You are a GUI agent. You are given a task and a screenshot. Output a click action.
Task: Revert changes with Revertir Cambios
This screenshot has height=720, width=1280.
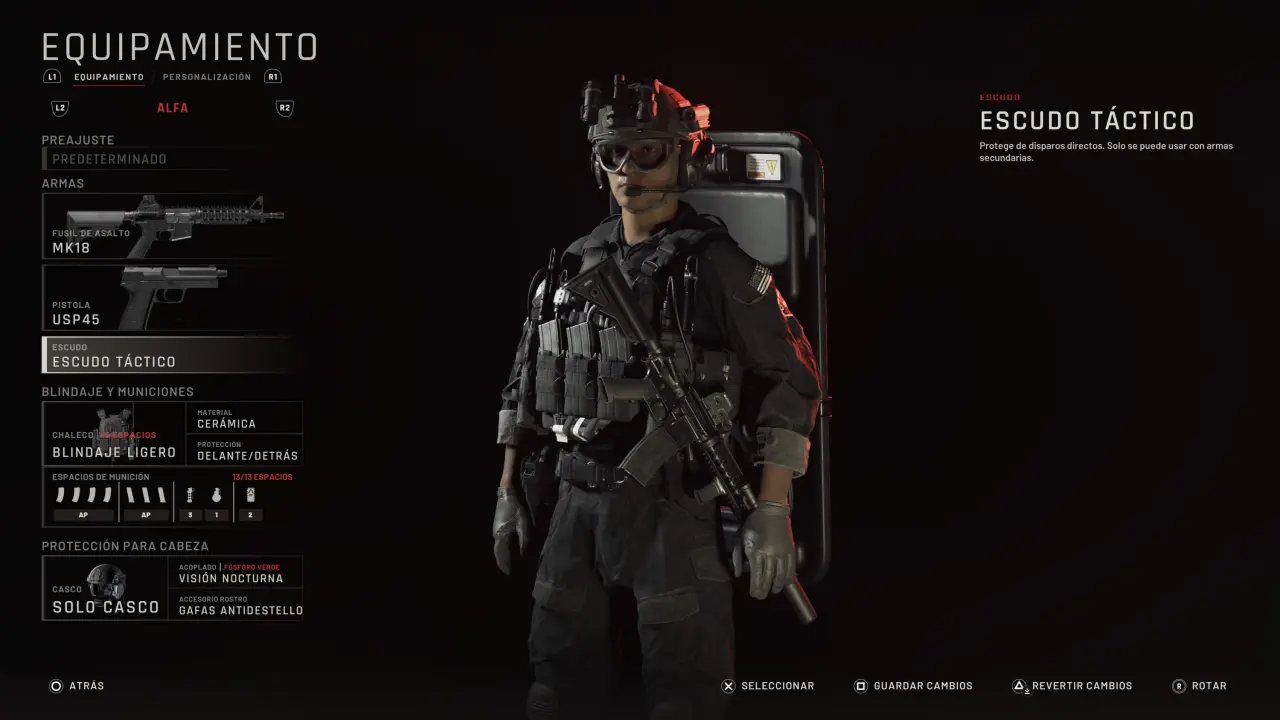click(1072, 686)
